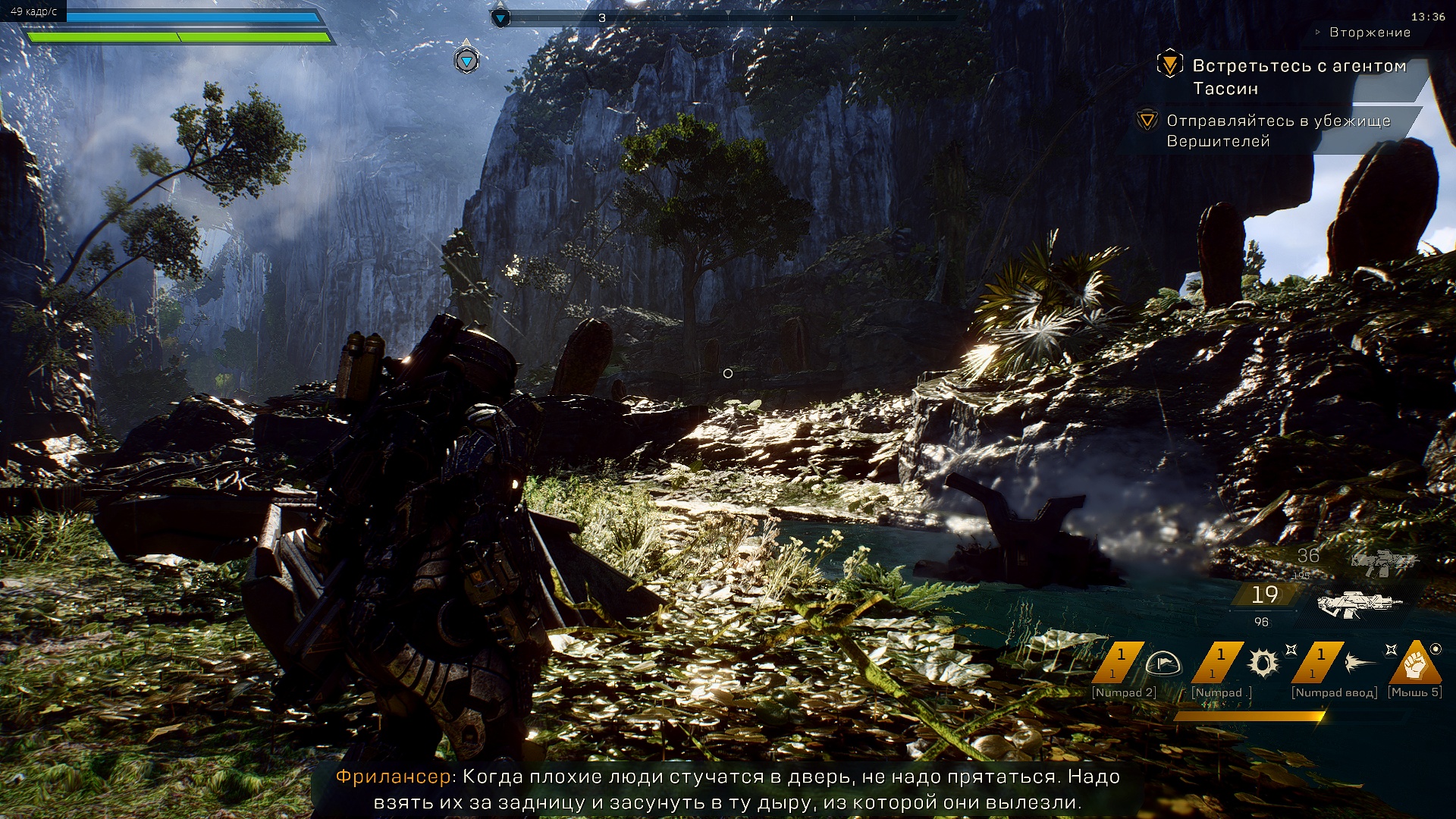Viewport: 1456px width, 819px height.
Task: Click the Вторжение mission title
Action: click(1370, 33)
